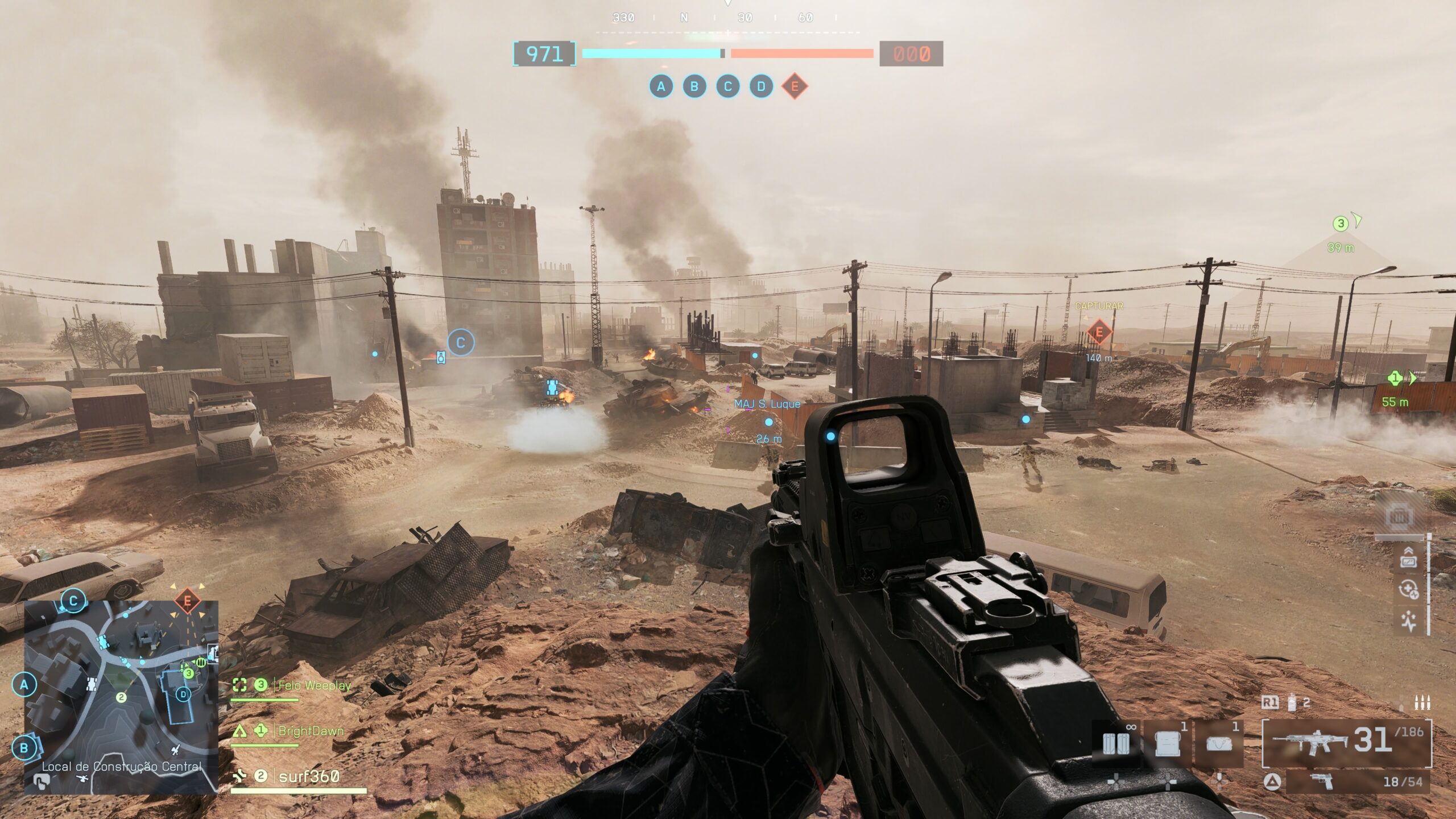Select objective A in the top capture bar
The height and width of the screenshot is (819, 1456).
click(661, 86)
